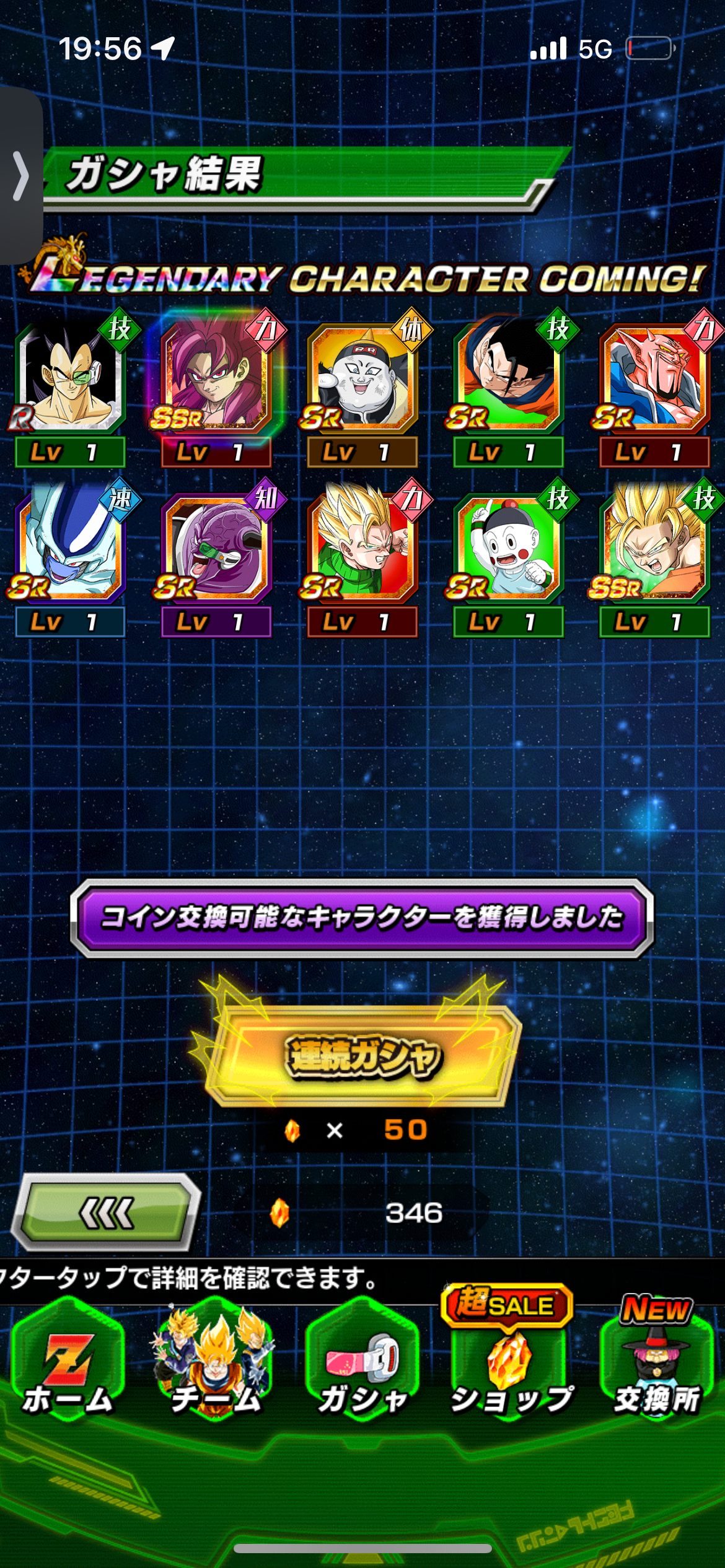
Task: Expand the side panel arrow tab
Action: pos(21,176)
